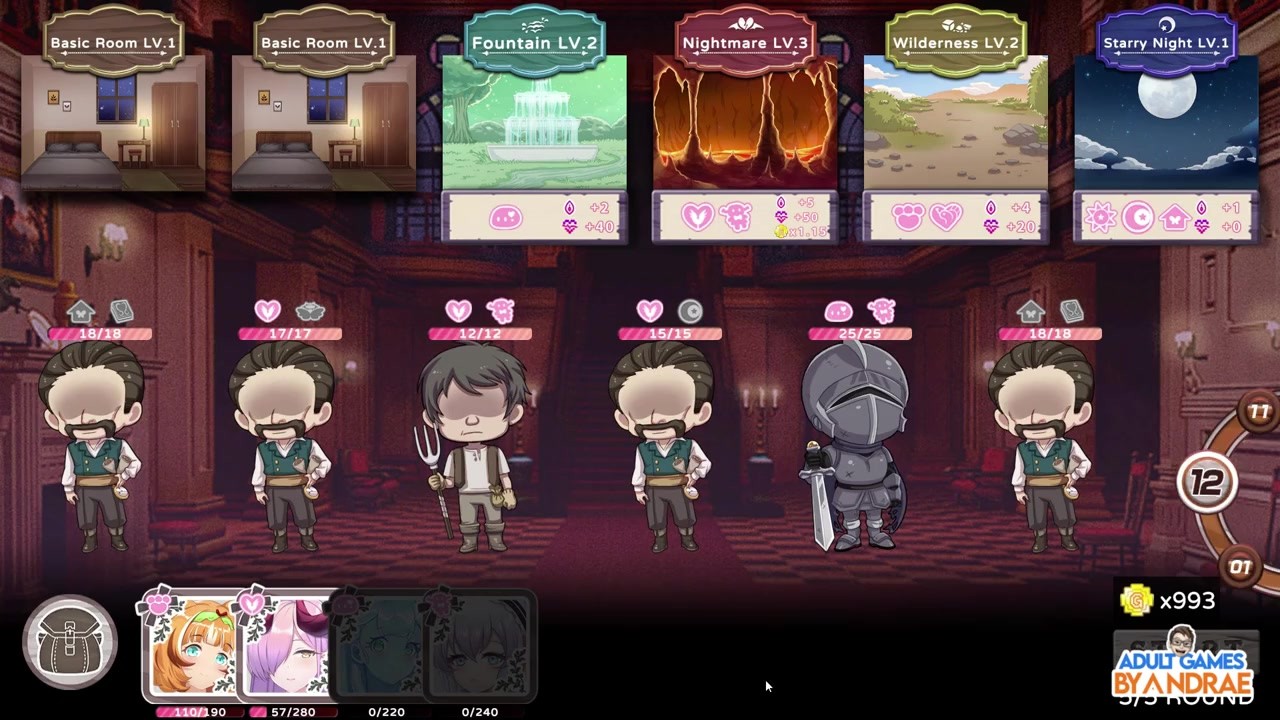
Task: Choose the Nightmare LV.3 room
Action: (745, 123)
